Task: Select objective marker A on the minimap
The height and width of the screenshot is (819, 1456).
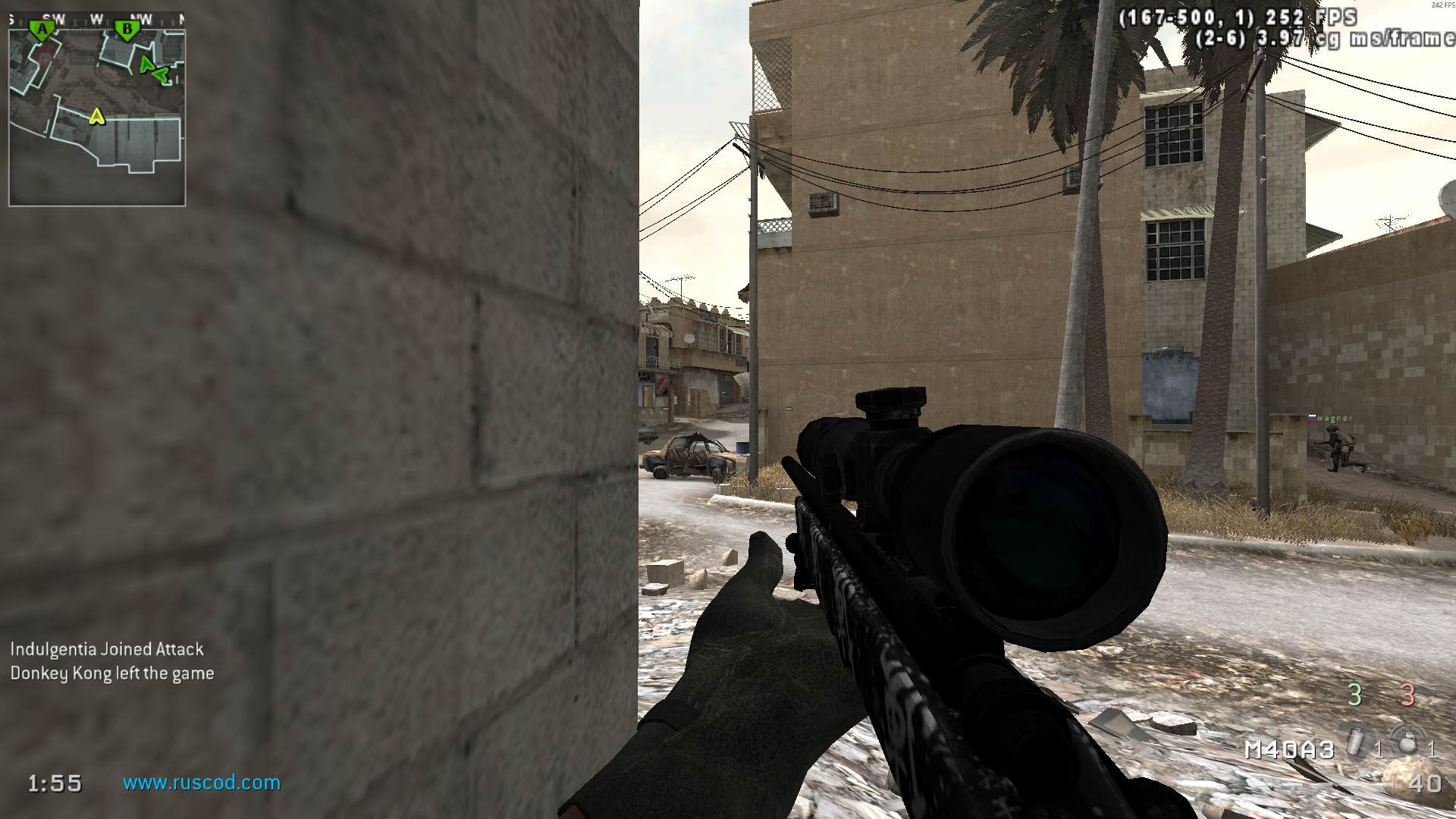Action: (x=42, y=30)
